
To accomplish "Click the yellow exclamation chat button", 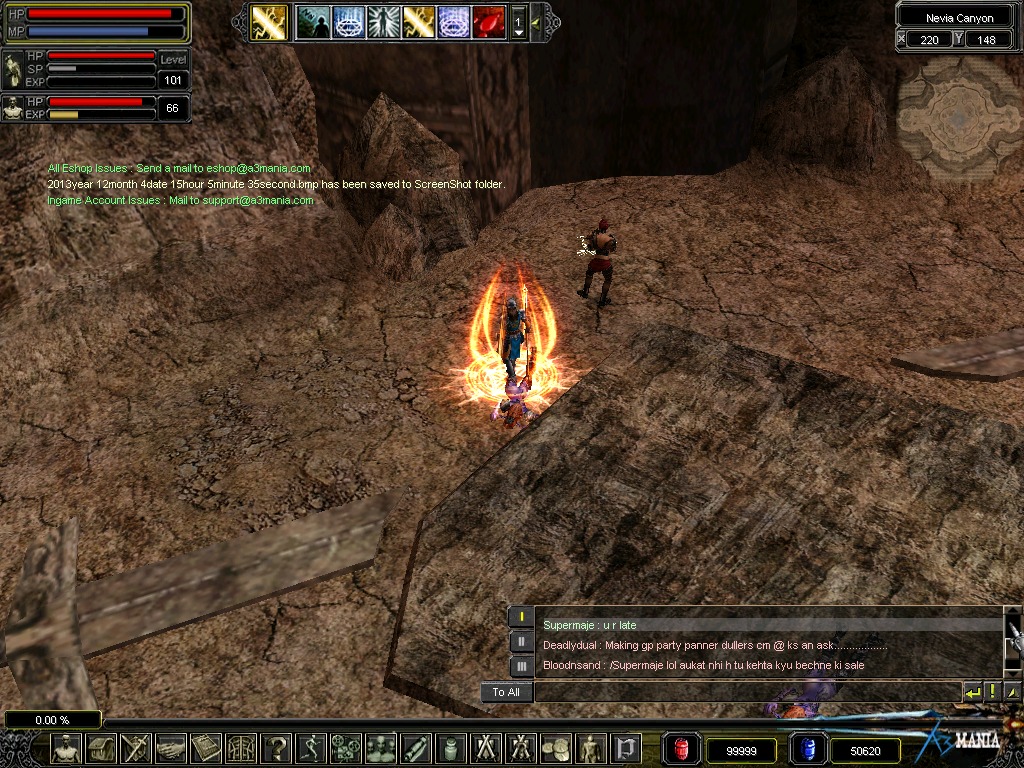I will (x=992, y=692).
